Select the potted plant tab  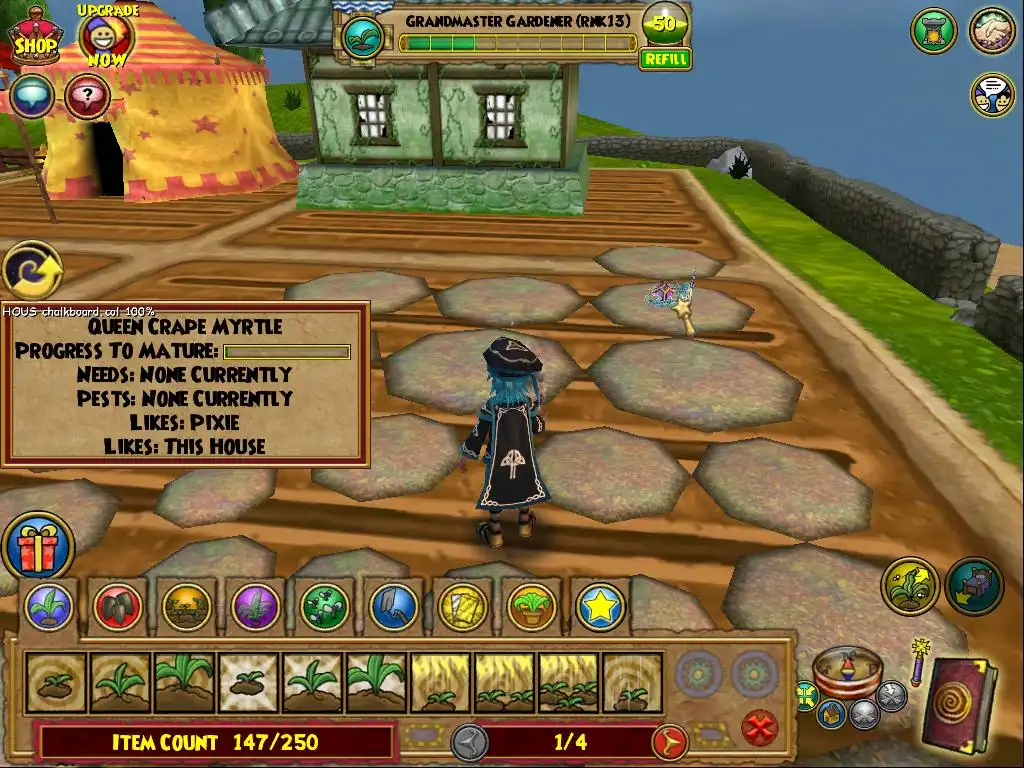(x=531, y=606)
